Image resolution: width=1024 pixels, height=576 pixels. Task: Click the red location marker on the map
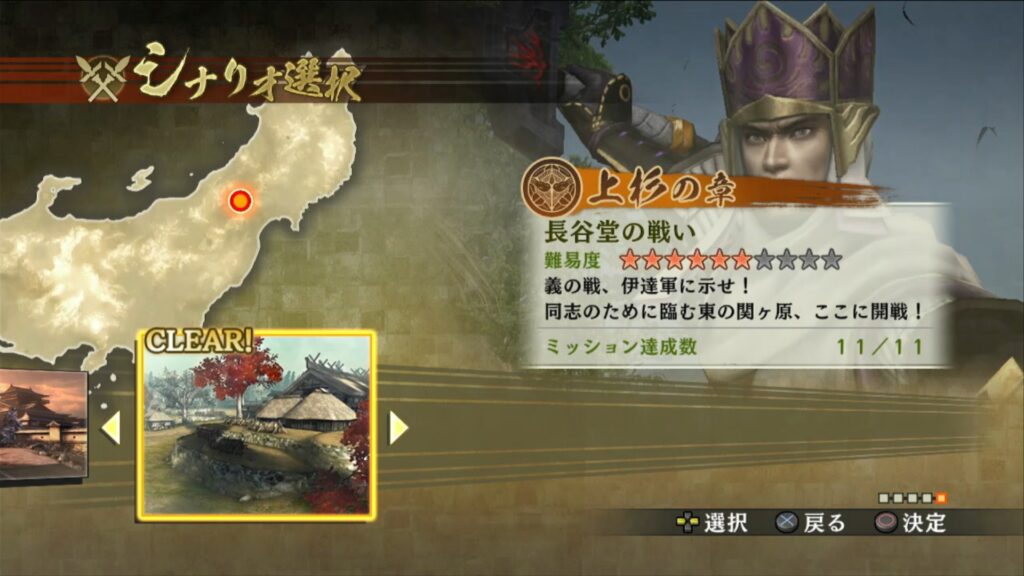(239, 202)
